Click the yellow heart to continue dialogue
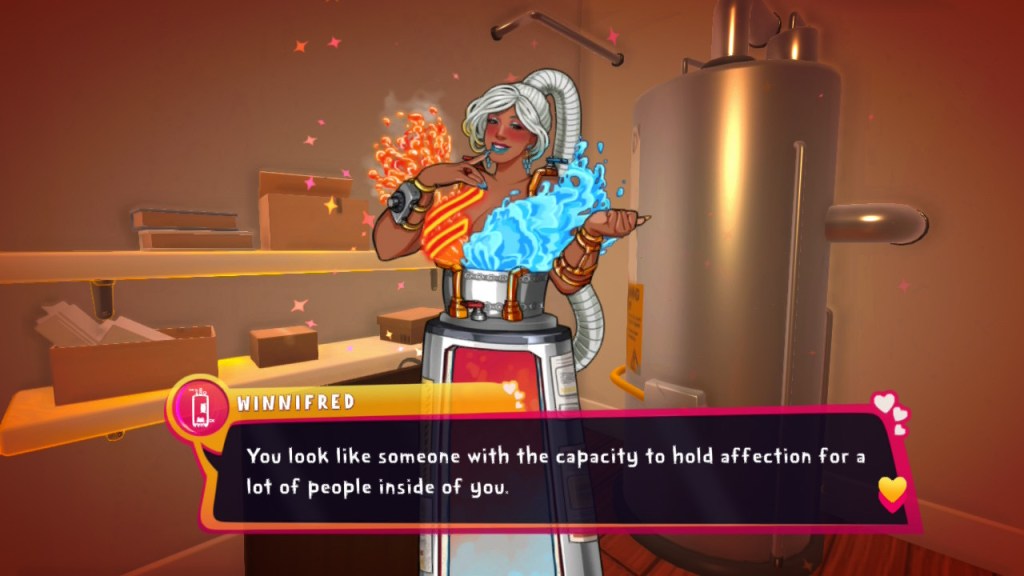Screen dimensions: 1024x576 (892, 489)
